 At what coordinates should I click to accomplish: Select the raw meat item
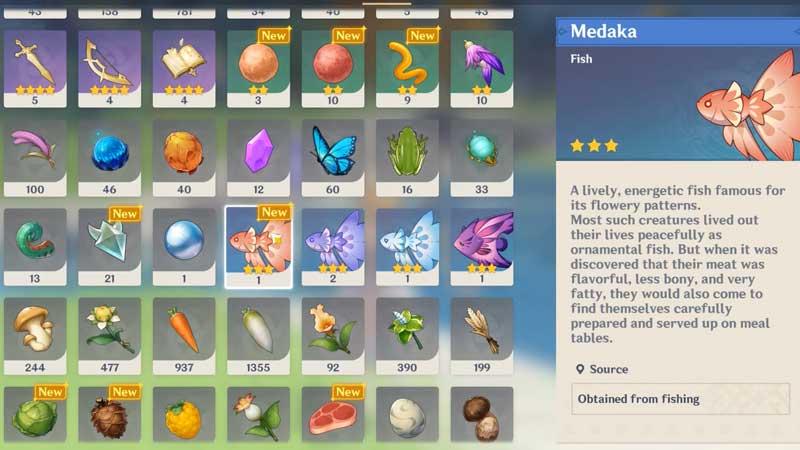coord(334,415)
